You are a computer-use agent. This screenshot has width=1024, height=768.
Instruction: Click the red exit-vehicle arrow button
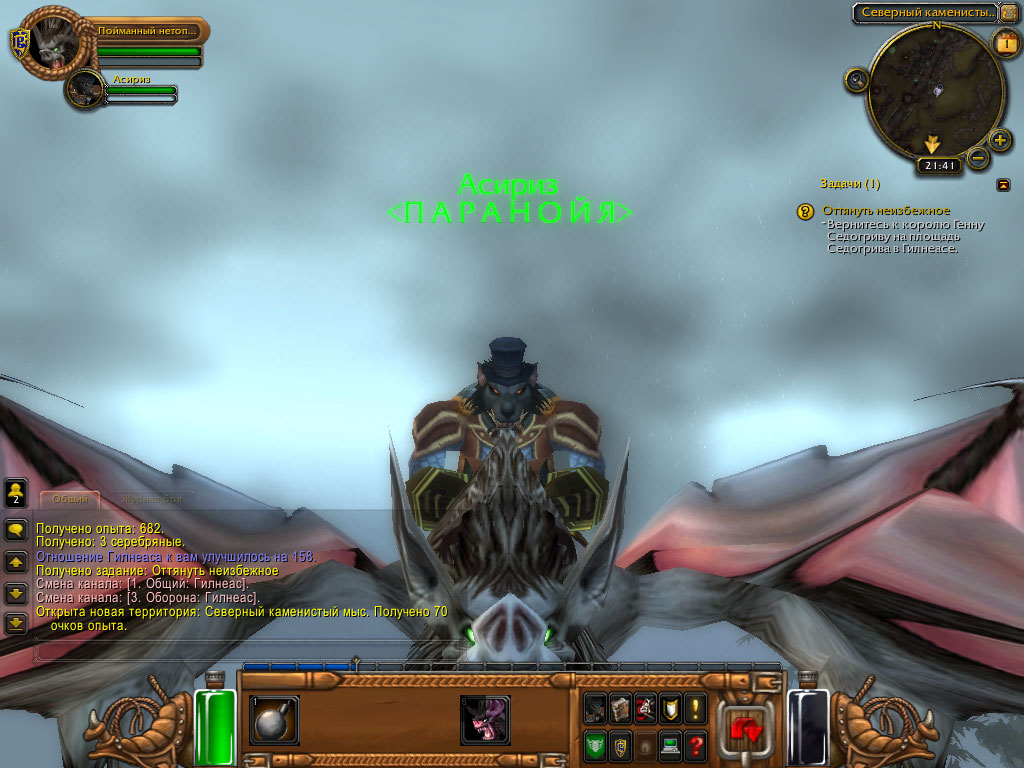coord(745,727)
